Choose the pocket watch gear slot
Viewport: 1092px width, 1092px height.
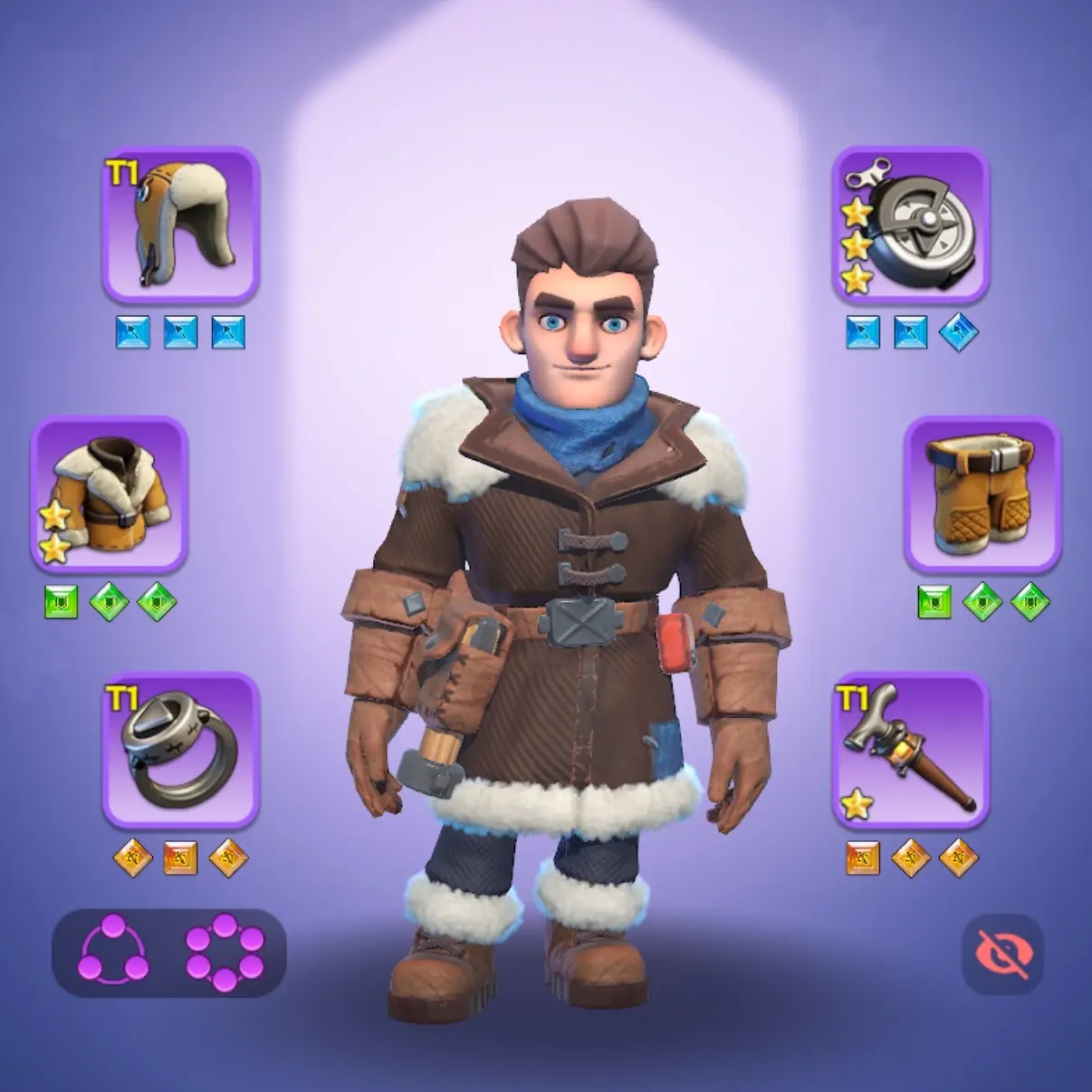coord(910,224)
